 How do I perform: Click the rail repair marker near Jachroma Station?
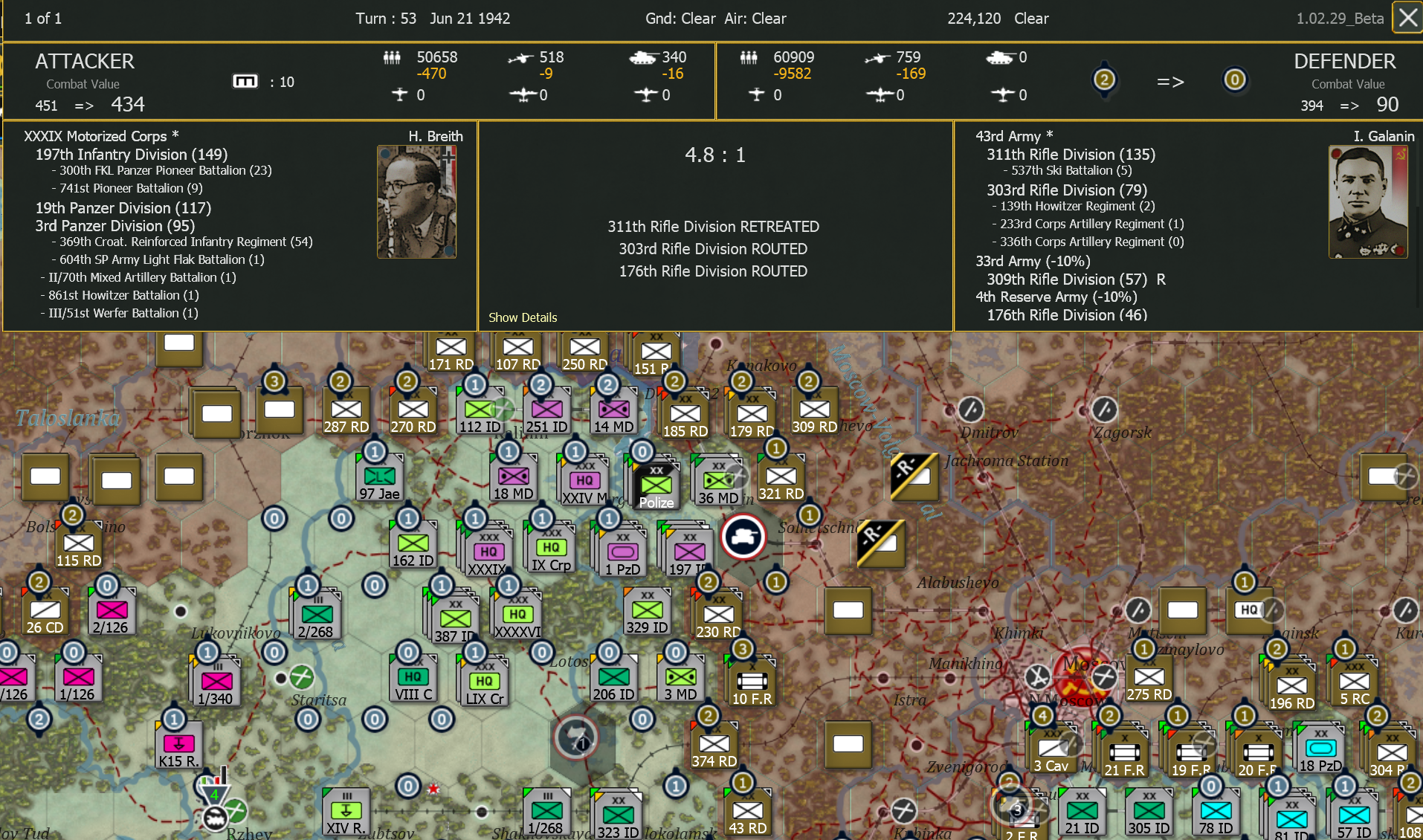(913, 478)
